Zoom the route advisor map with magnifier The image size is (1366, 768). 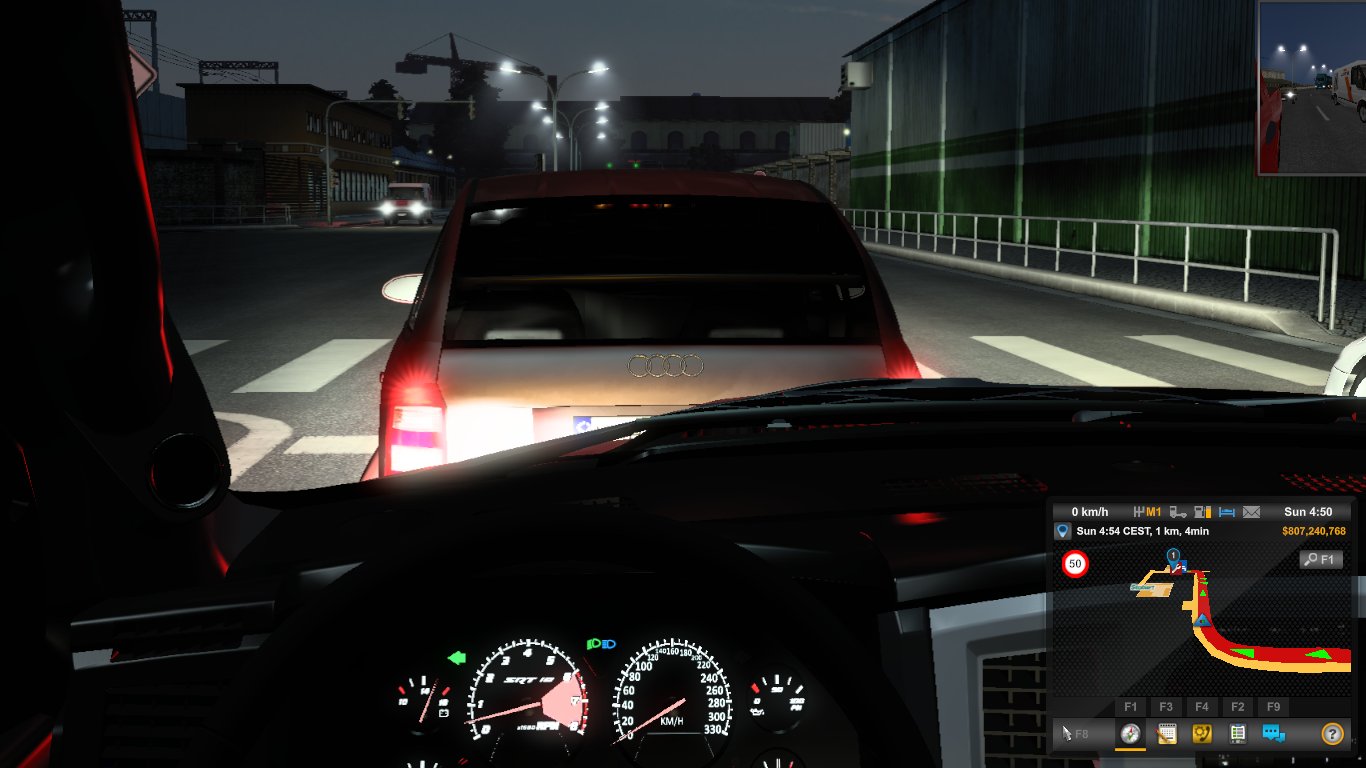click(1320, 560)
